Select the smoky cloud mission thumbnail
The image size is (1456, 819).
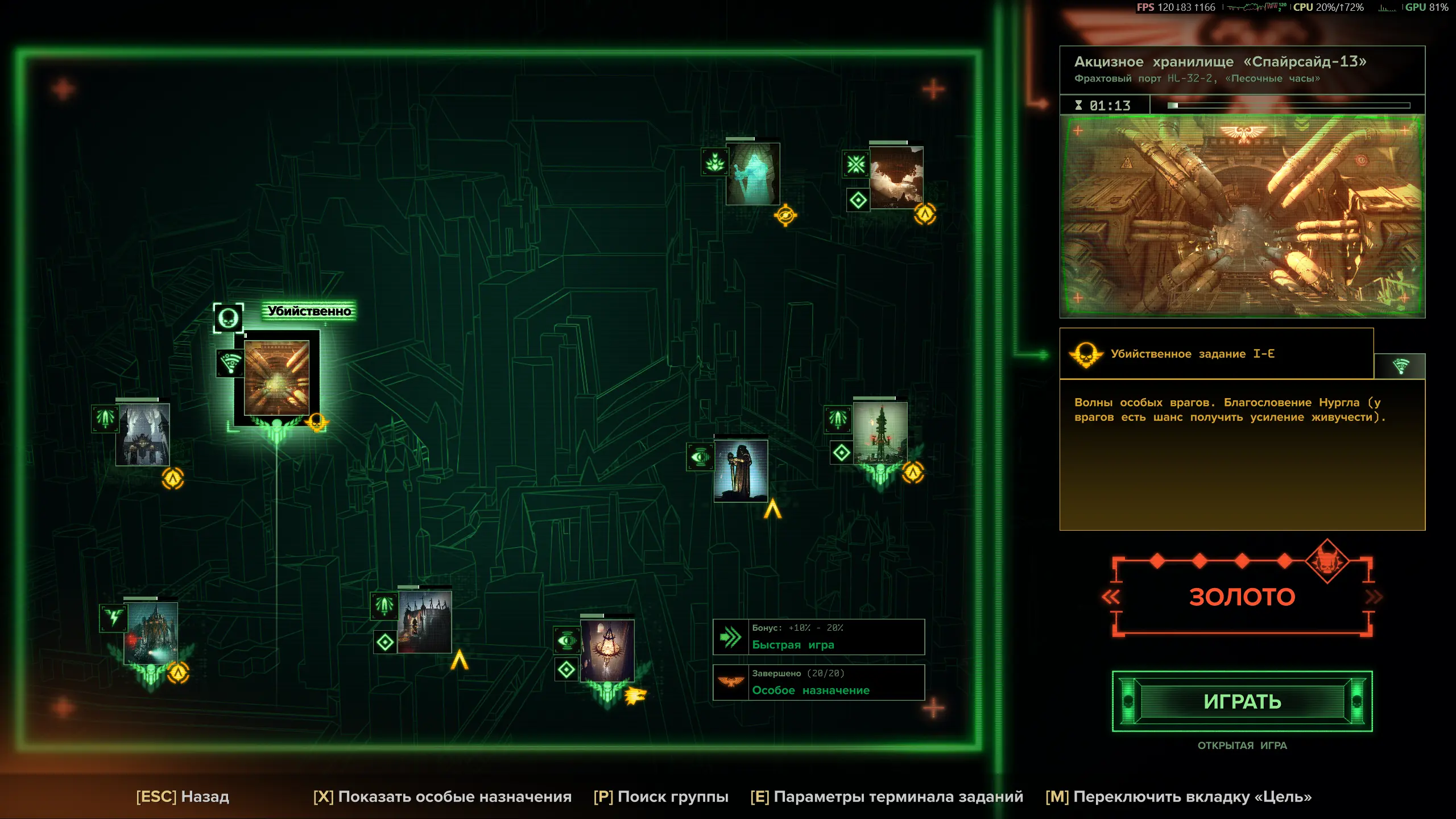[x=896, y=178]
